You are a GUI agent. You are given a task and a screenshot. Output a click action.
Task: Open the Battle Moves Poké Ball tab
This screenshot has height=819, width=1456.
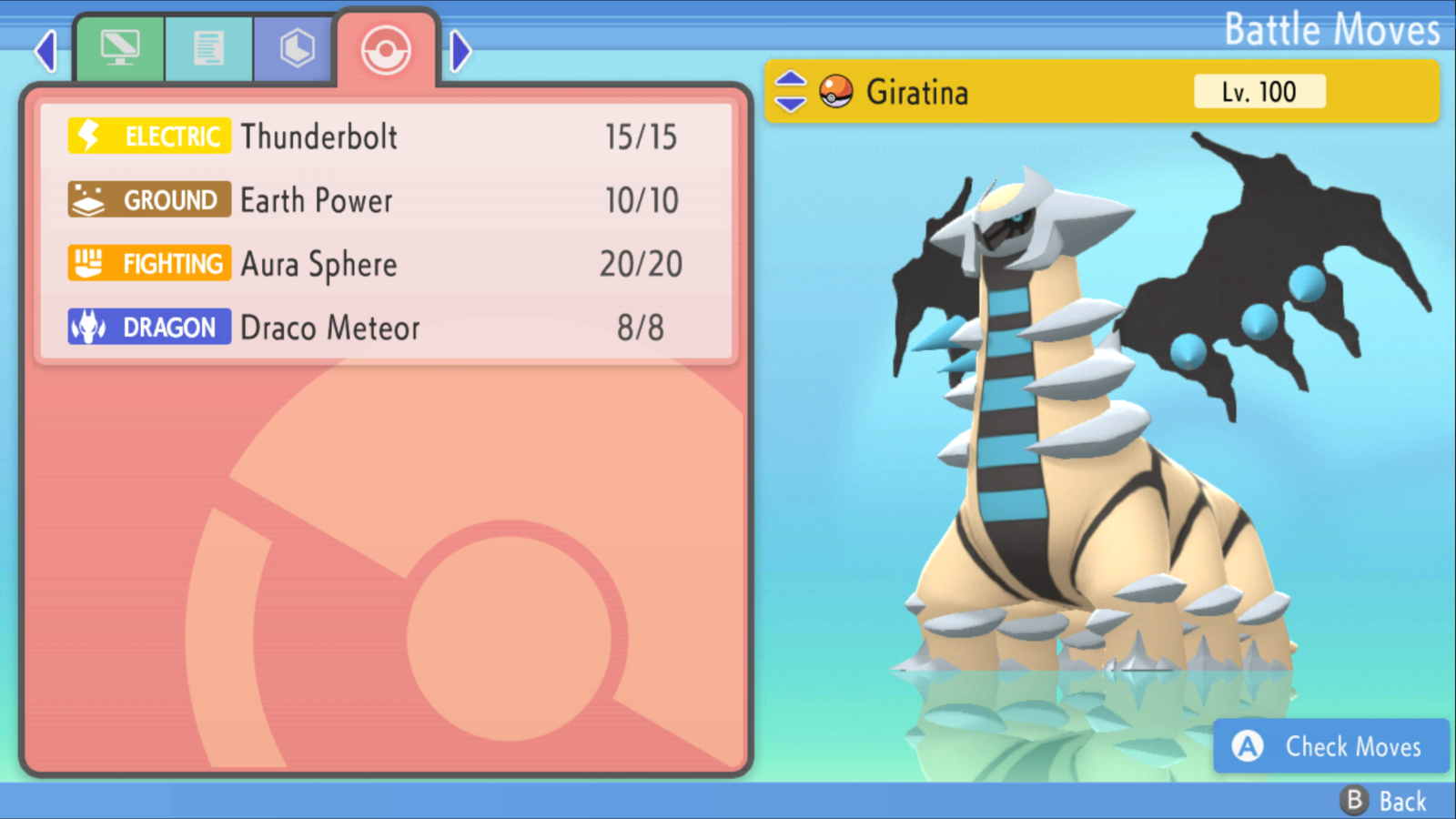[x=385, y=47]
